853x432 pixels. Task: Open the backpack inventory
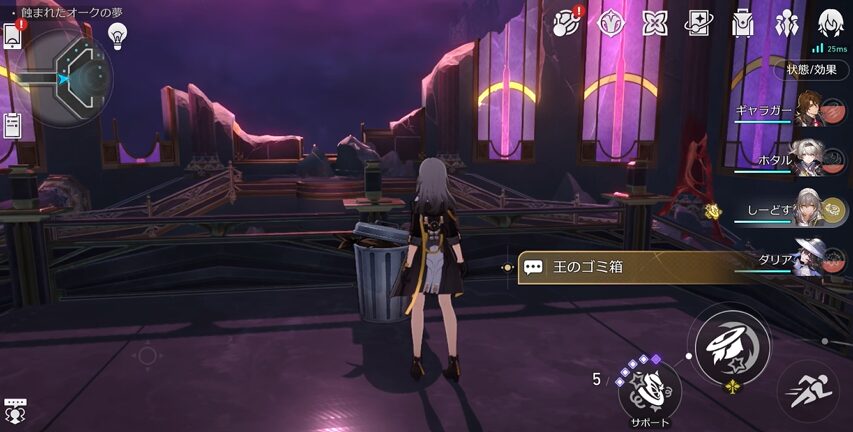click(x=743, y=22)
